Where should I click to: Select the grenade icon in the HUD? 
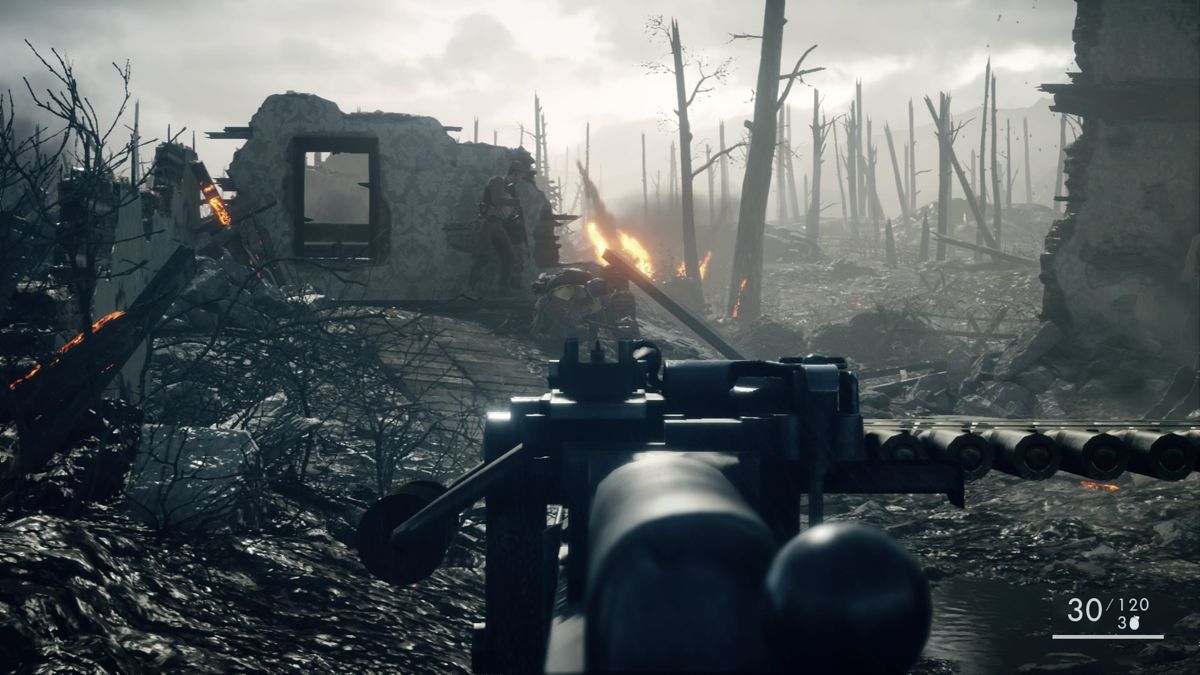1135,623
